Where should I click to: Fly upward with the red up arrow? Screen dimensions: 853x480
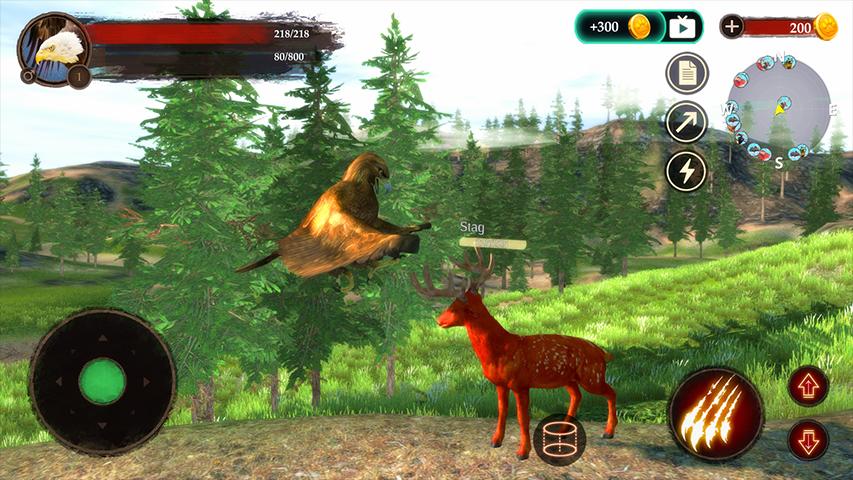tap(808, 386)
